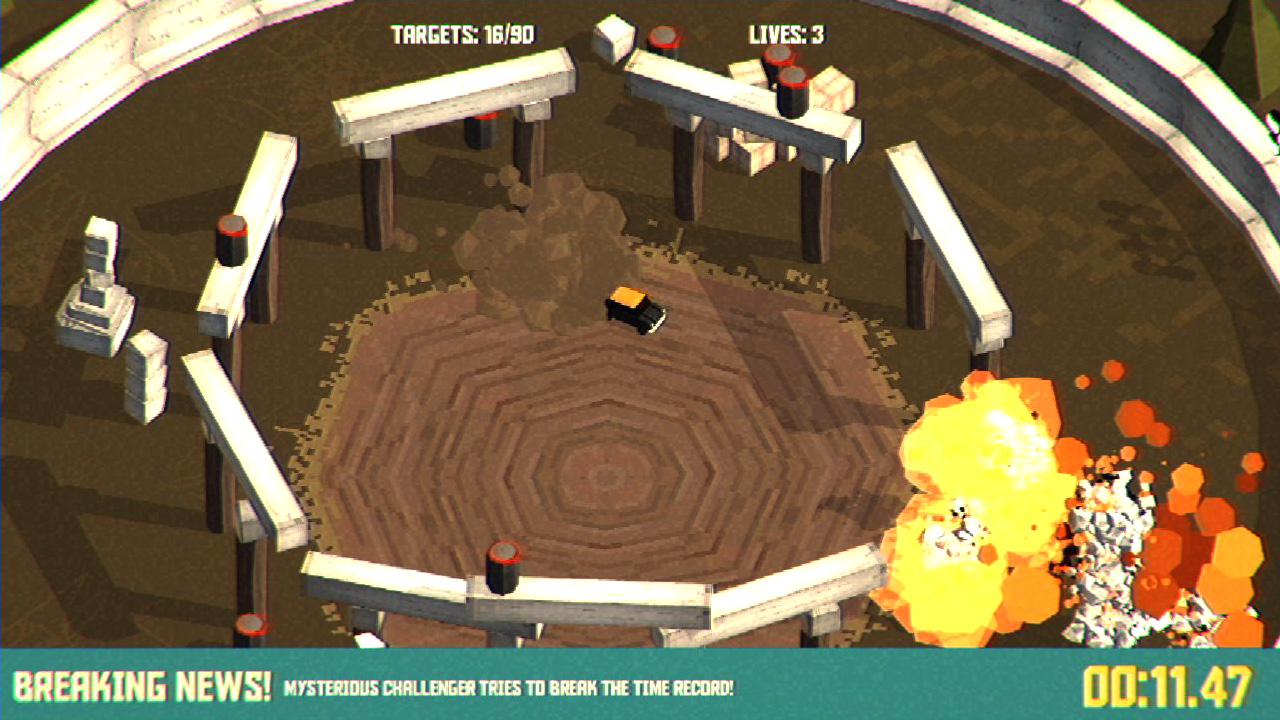Click the black and orange player car

click(637, 310)
